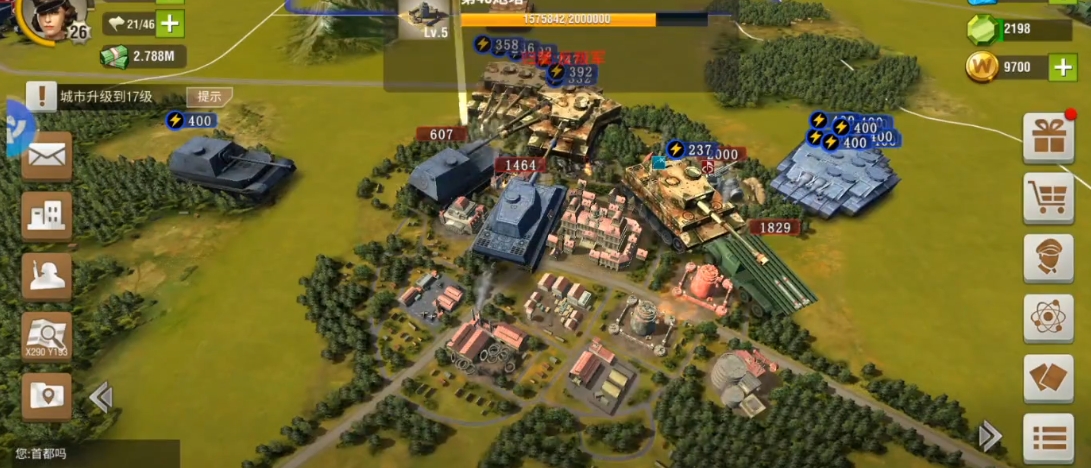
Task: Open the list menu button
Action: click(1048, 438)
